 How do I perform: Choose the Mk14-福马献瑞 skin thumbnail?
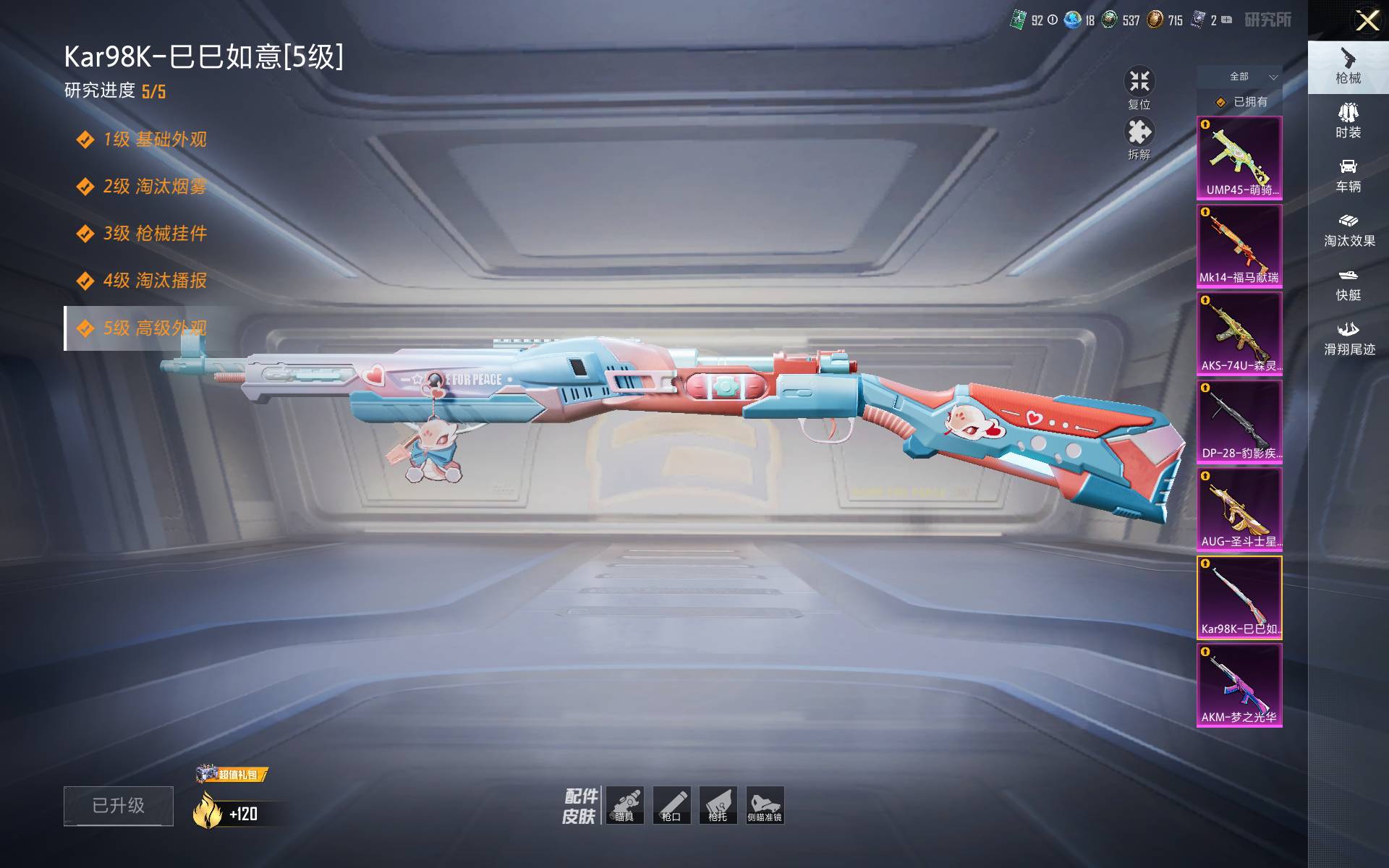pos(1239,246)
